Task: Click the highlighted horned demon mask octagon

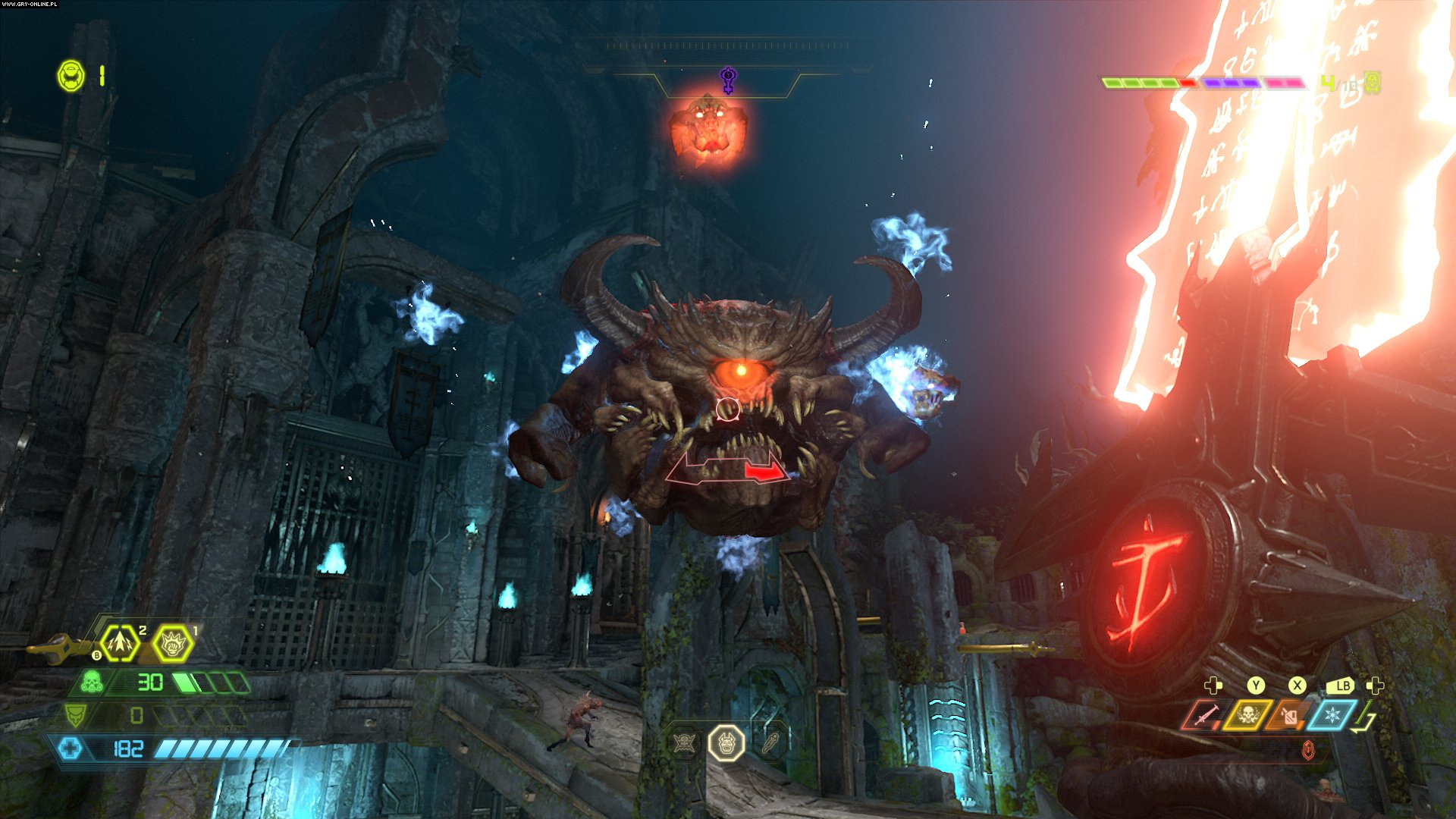Action: 726,743
